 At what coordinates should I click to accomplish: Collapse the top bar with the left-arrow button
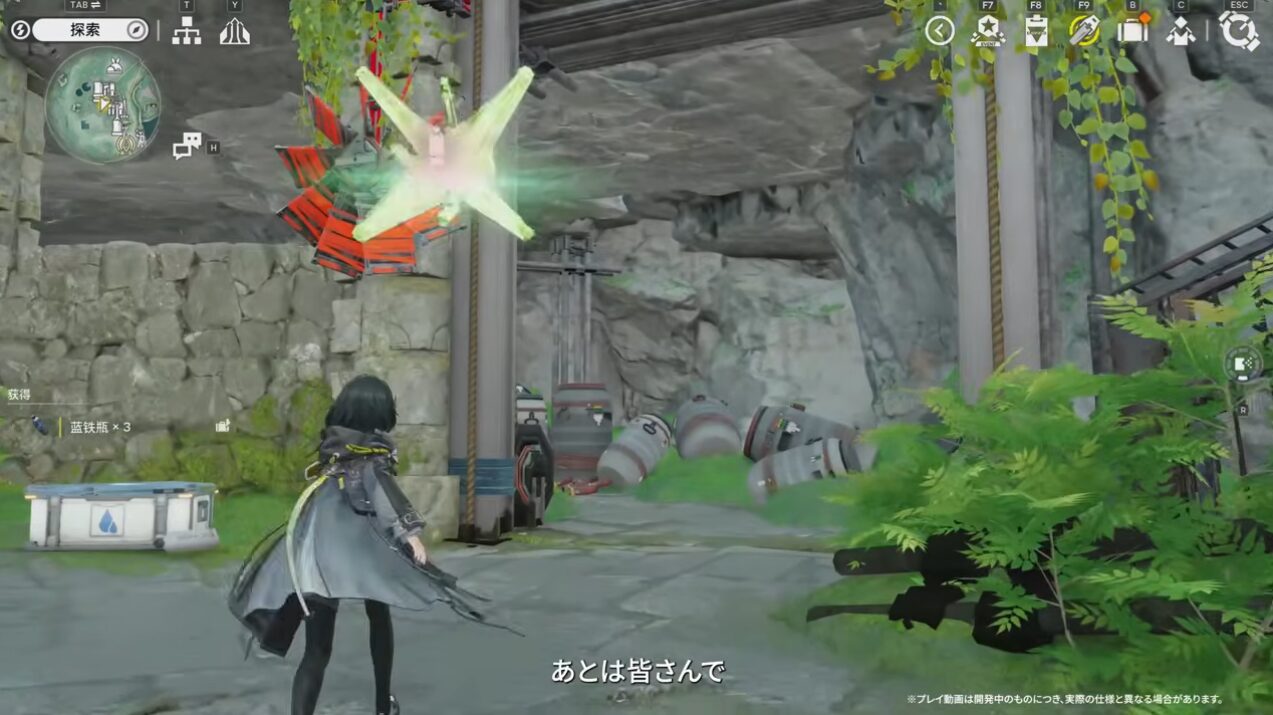pyautogui.click(x=939, y=30)
